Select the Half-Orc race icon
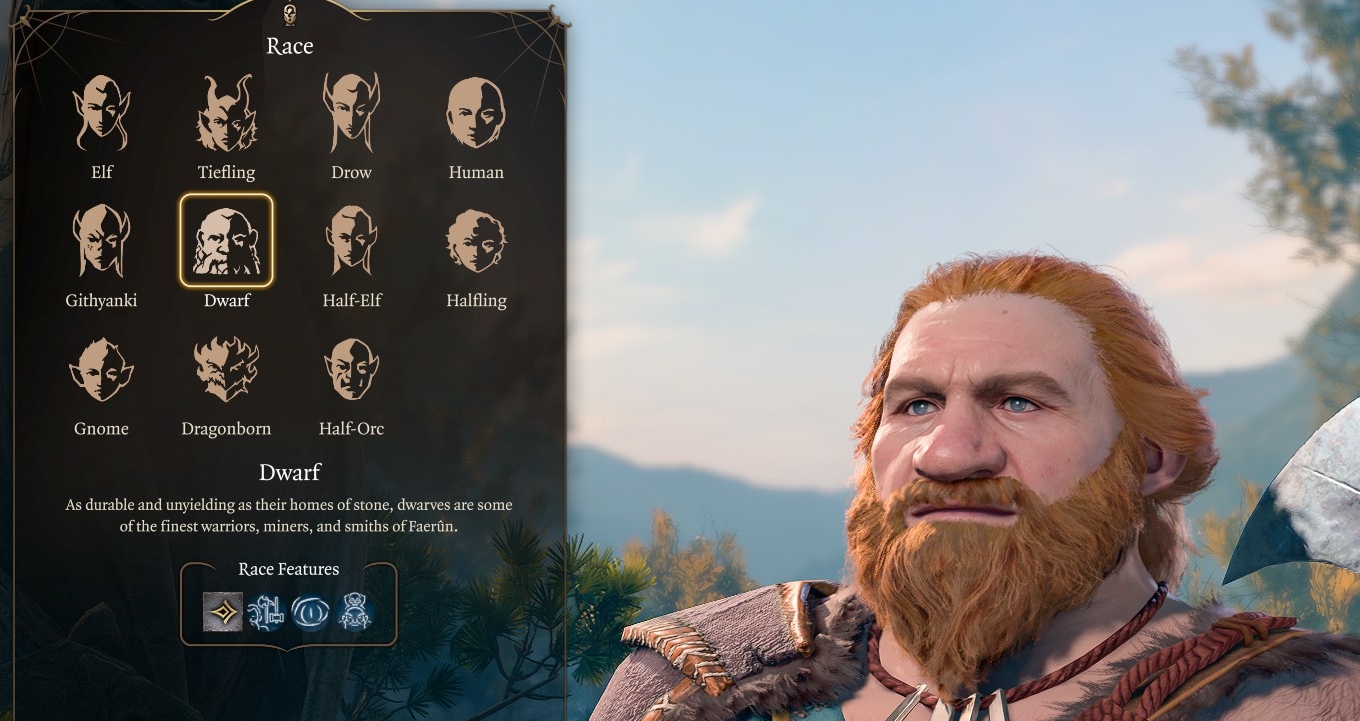1360x721 pixels. pyautogui.click(x=351, y=370)
